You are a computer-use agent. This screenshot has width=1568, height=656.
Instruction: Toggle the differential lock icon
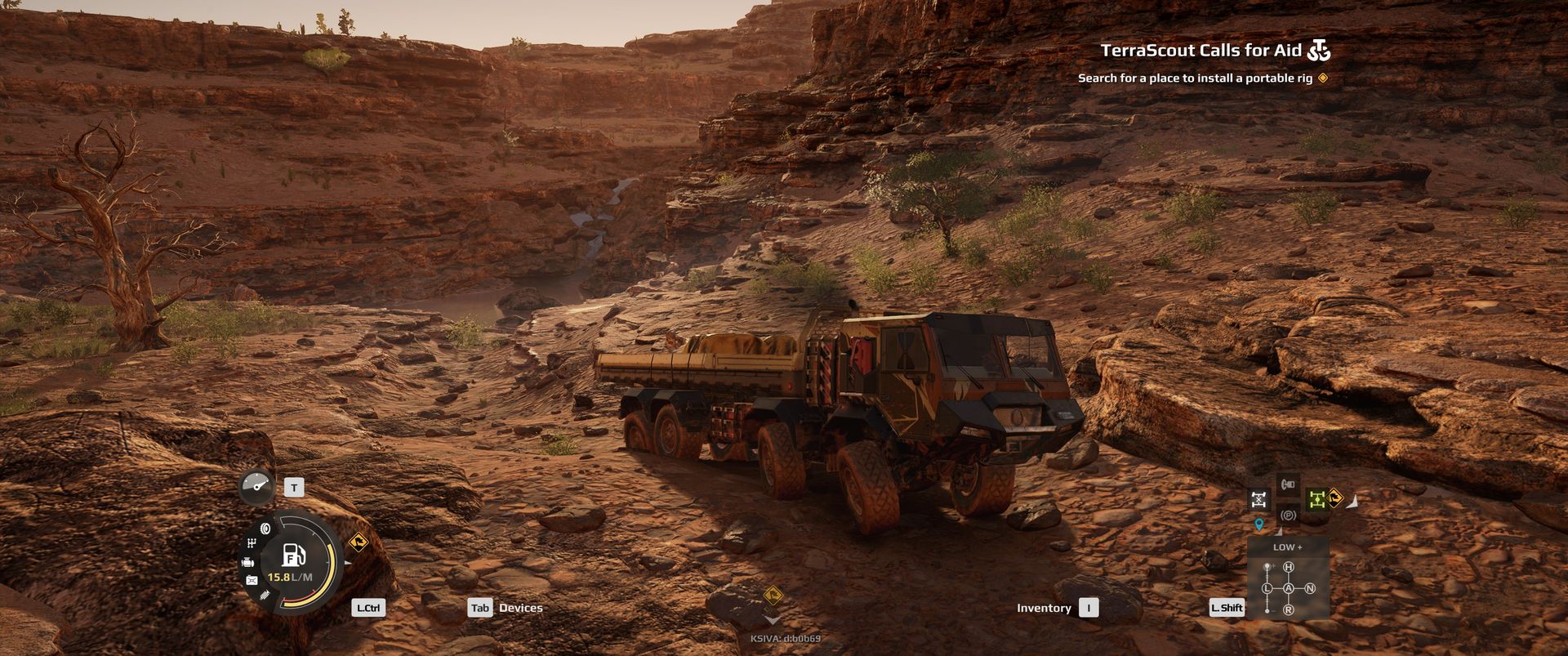[x=1259, y=499]
